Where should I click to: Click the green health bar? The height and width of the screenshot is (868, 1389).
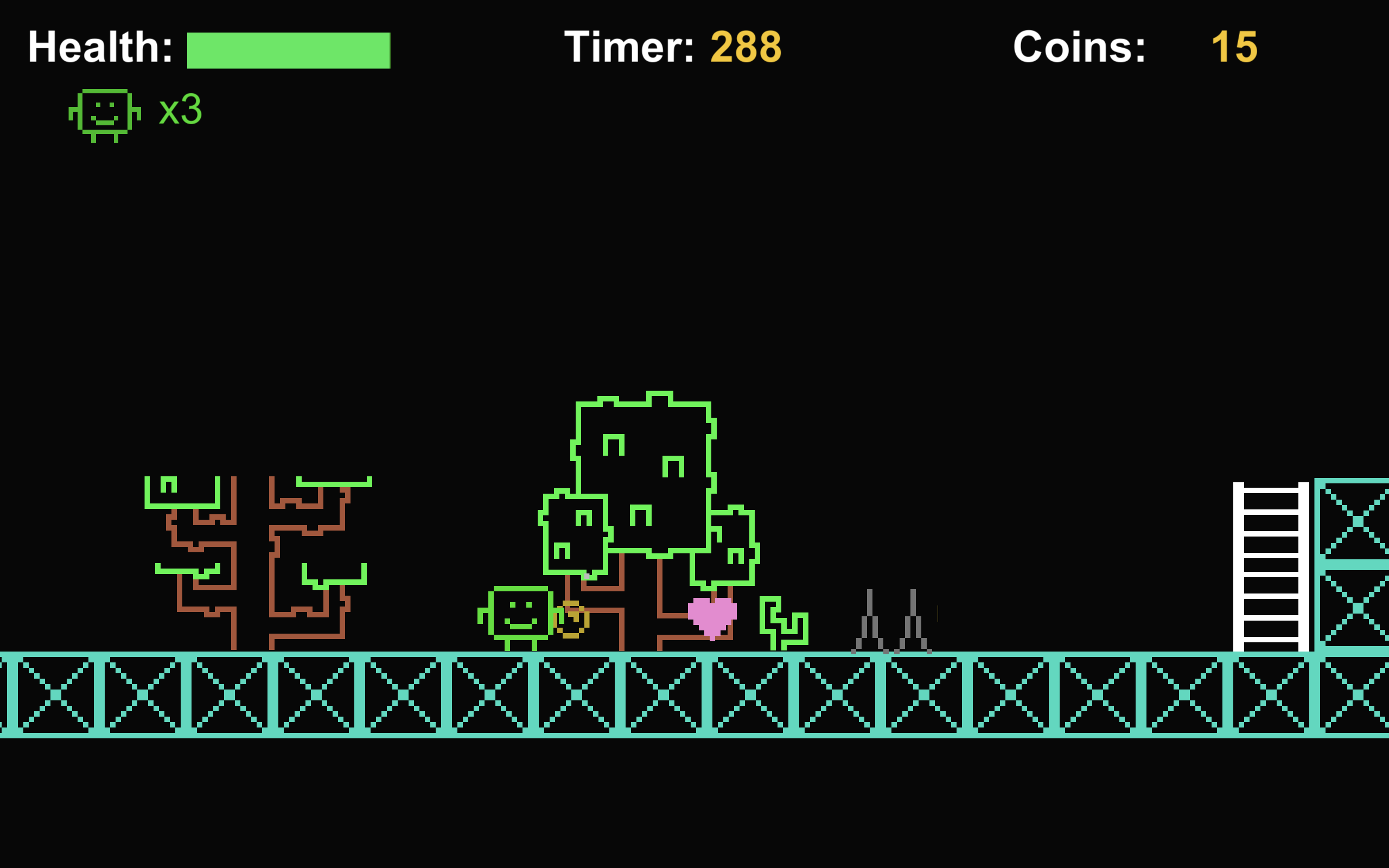[x=287, y=52]
